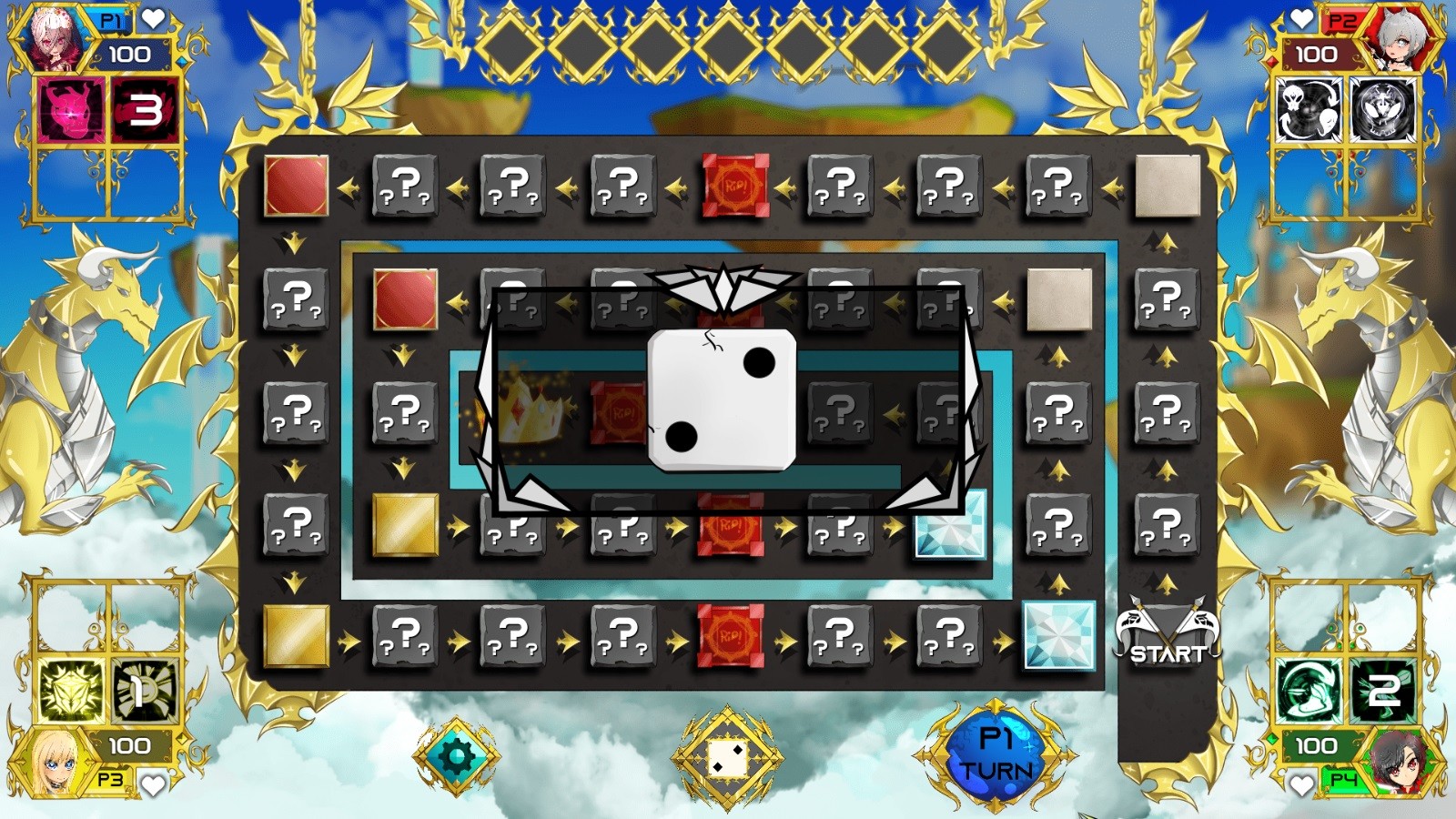Click P3's golden dragon crest skill icon

69,692
